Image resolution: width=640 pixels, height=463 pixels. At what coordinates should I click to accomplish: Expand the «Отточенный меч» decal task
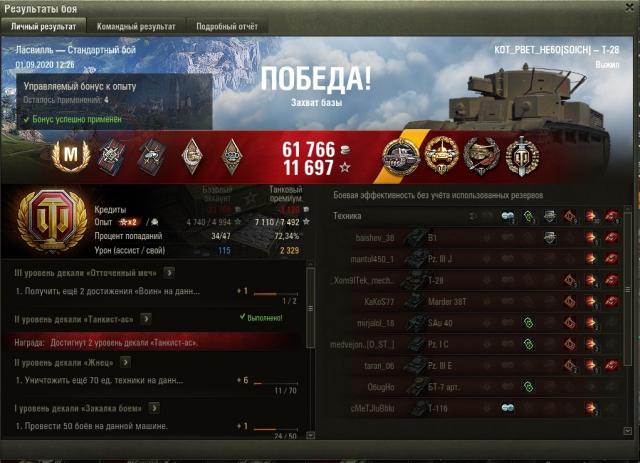click(x=170, y=271)
